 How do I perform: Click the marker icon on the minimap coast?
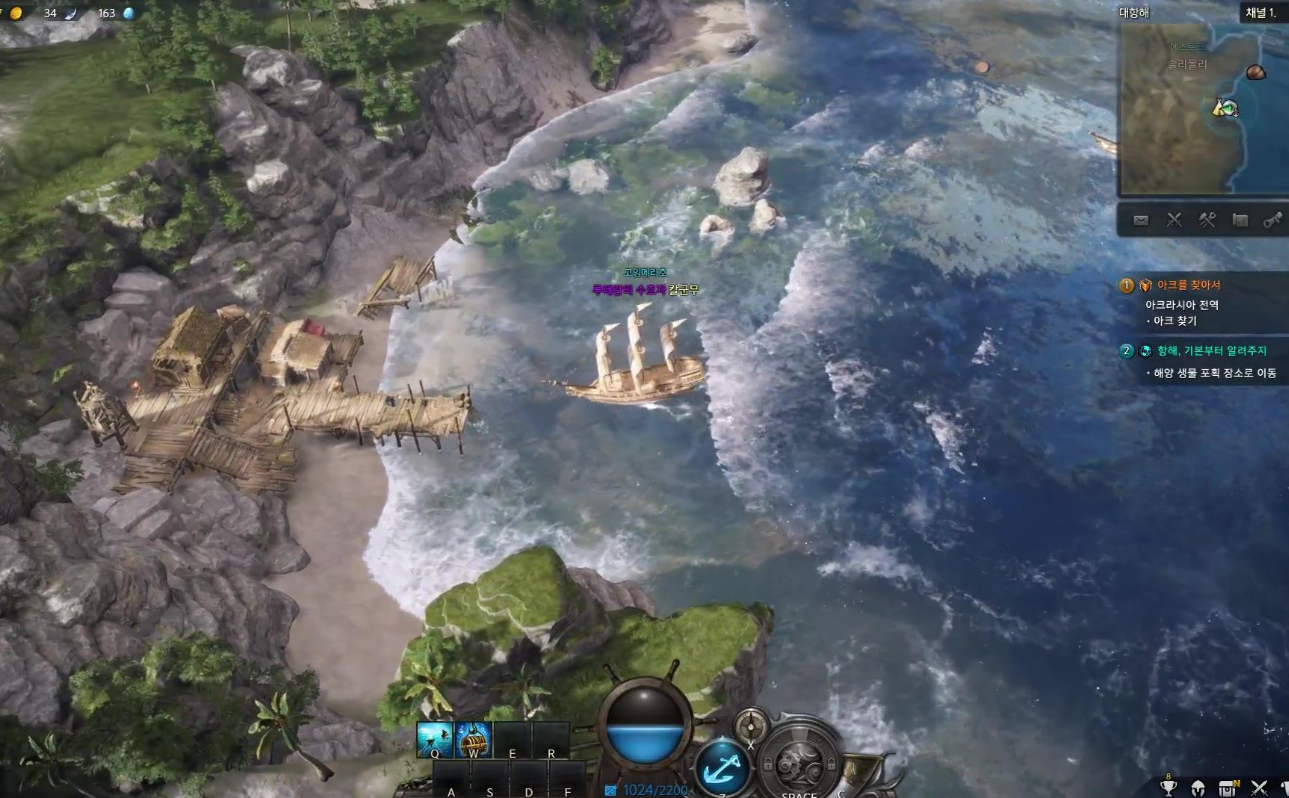[x=1224, y=107]
